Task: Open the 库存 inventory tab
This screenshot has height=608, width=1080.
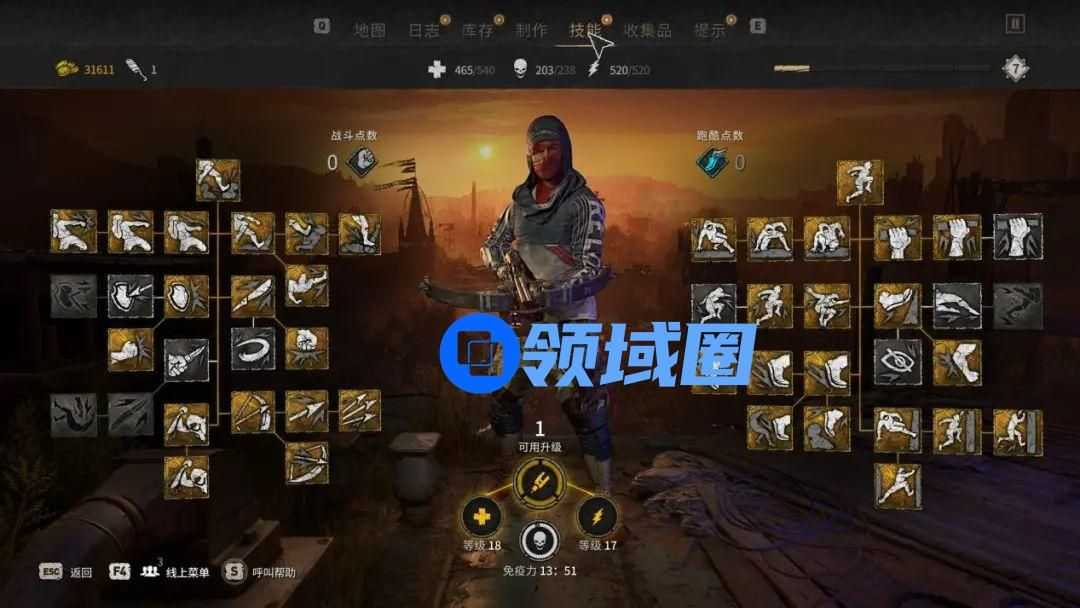Action: coord(477,30)
